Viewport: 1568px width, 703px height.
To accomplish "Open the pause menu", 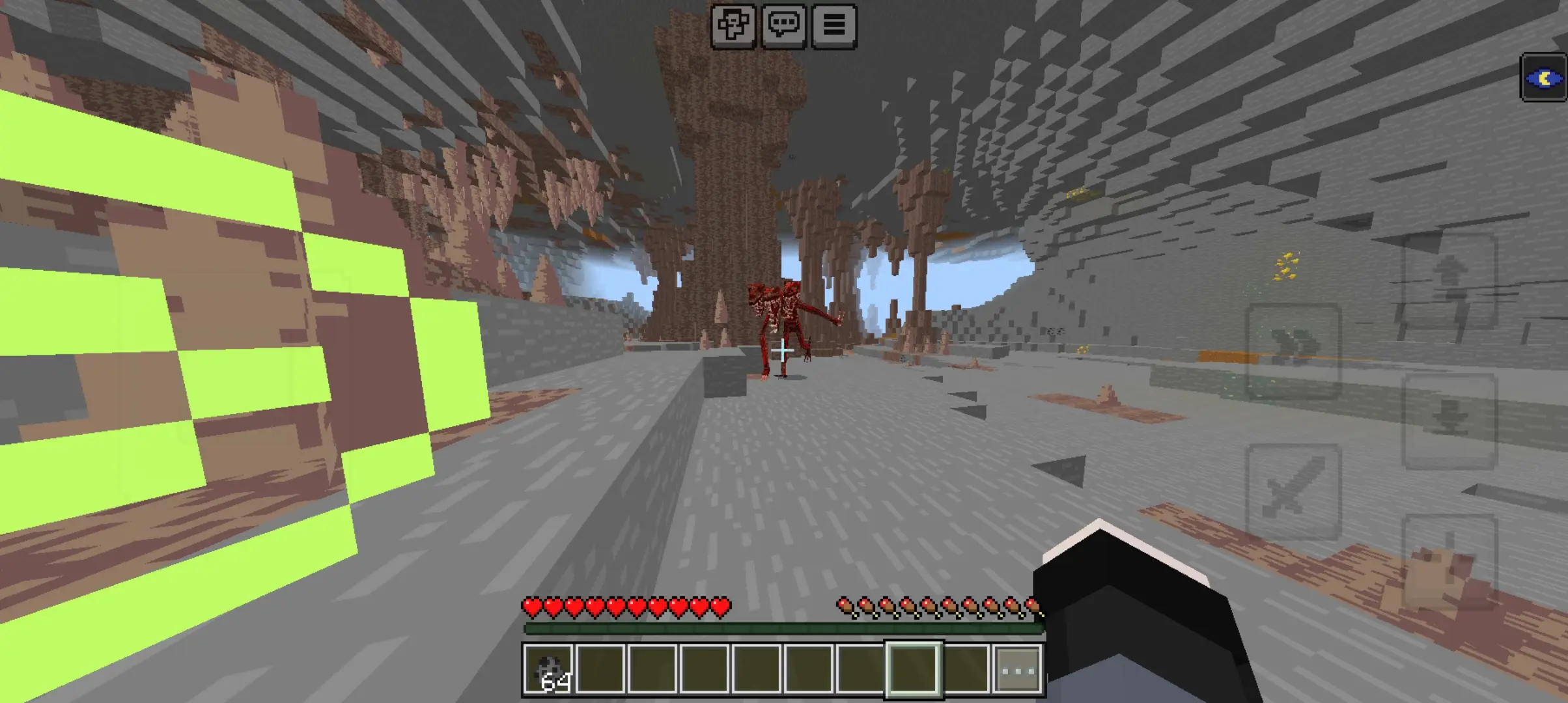I will (834, 26).
